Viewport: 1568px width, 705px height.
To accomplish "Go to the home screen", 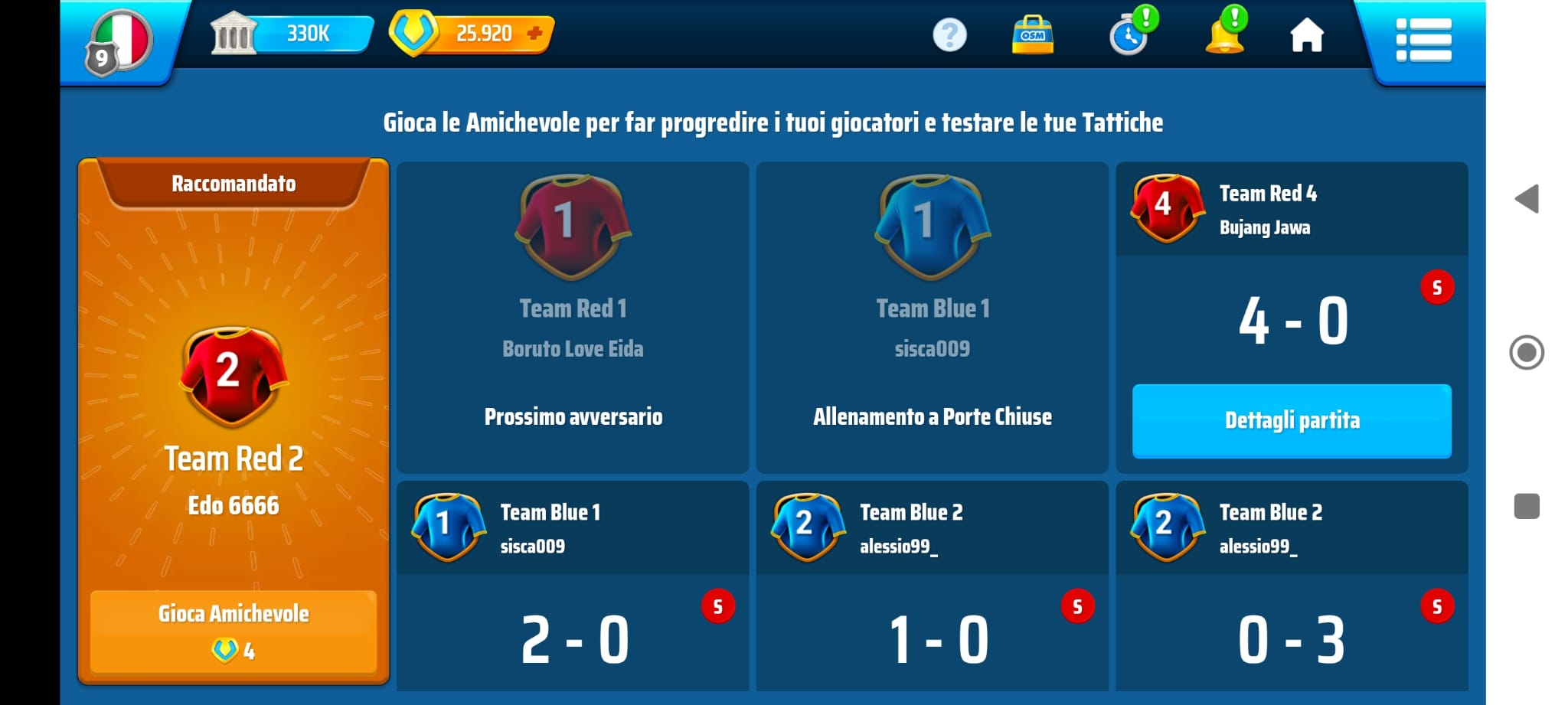I will tap(1306, 35).
